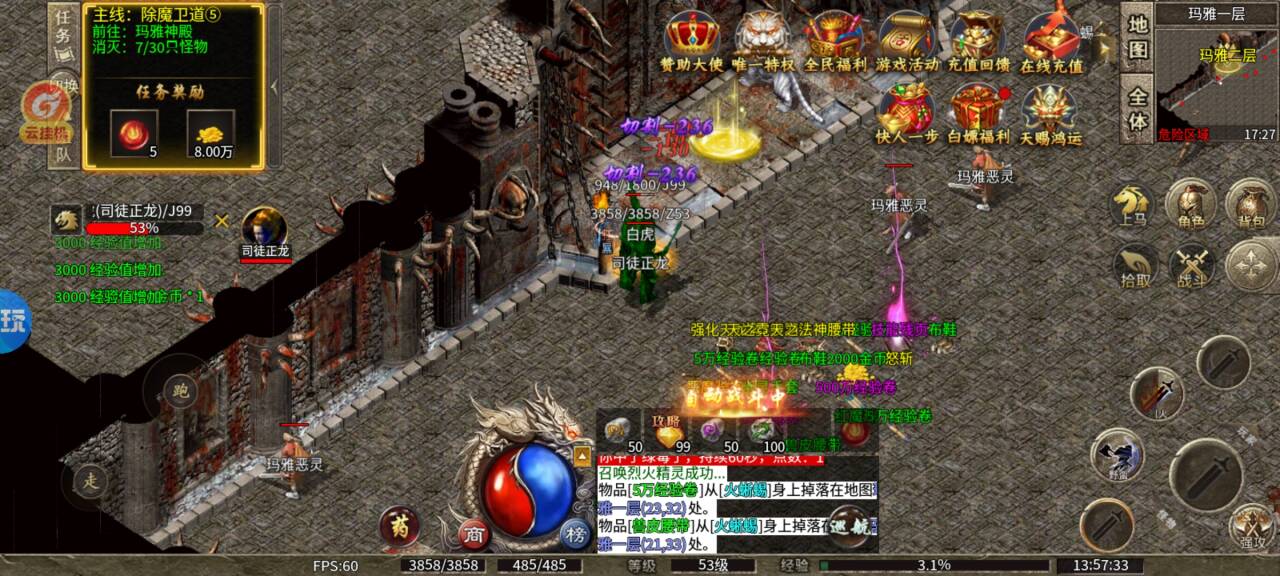Toggle the 战斗 crossed-swords combat button
Viewport: 1280px width, 576px height.
[x=1191, y=266]
